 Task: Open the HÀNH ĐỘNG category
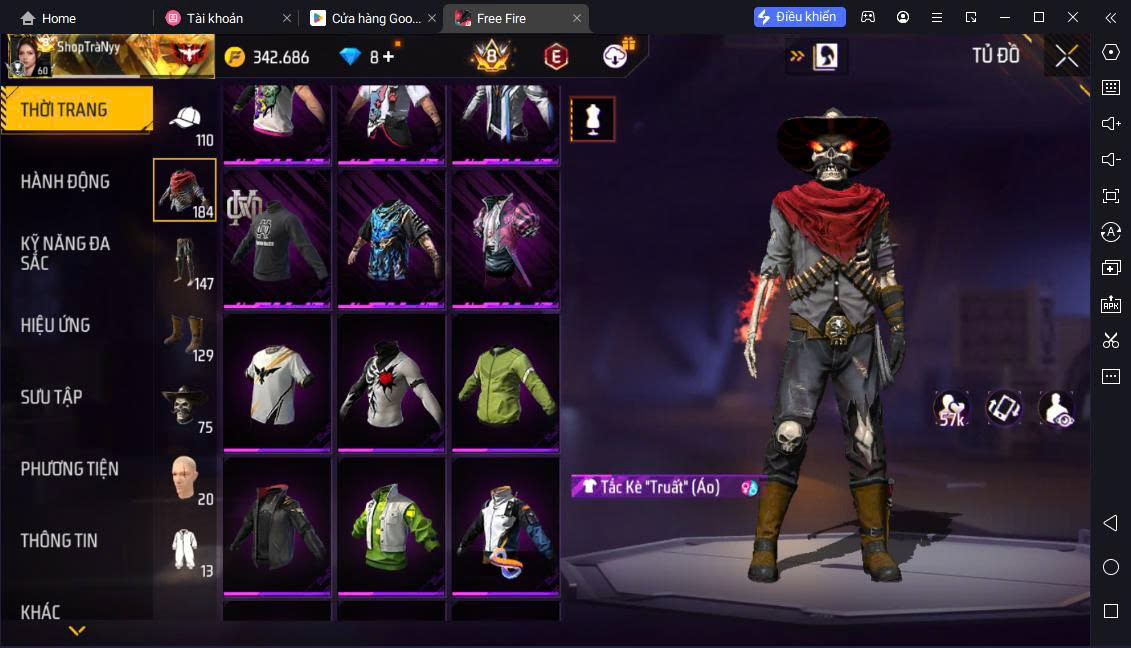coord(65,182)
